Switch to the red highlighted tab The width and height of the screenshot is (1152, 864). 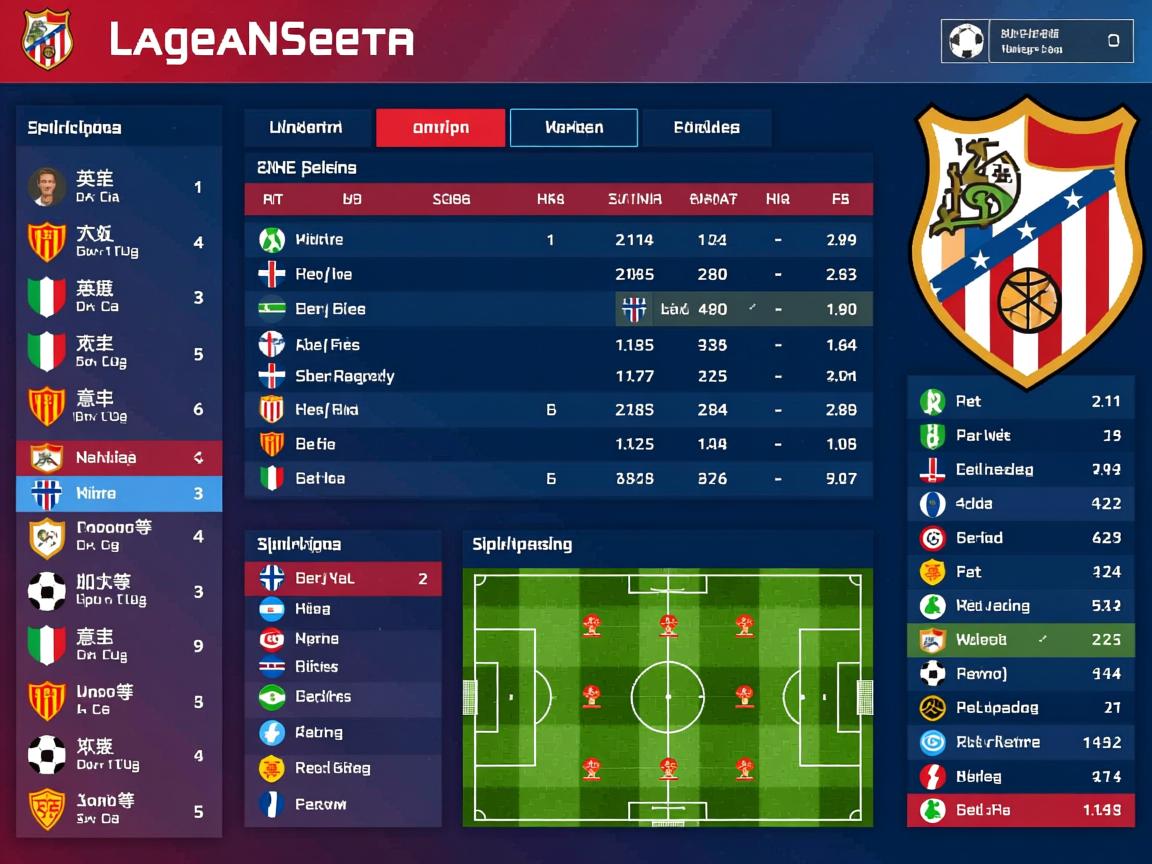(440, 128)
